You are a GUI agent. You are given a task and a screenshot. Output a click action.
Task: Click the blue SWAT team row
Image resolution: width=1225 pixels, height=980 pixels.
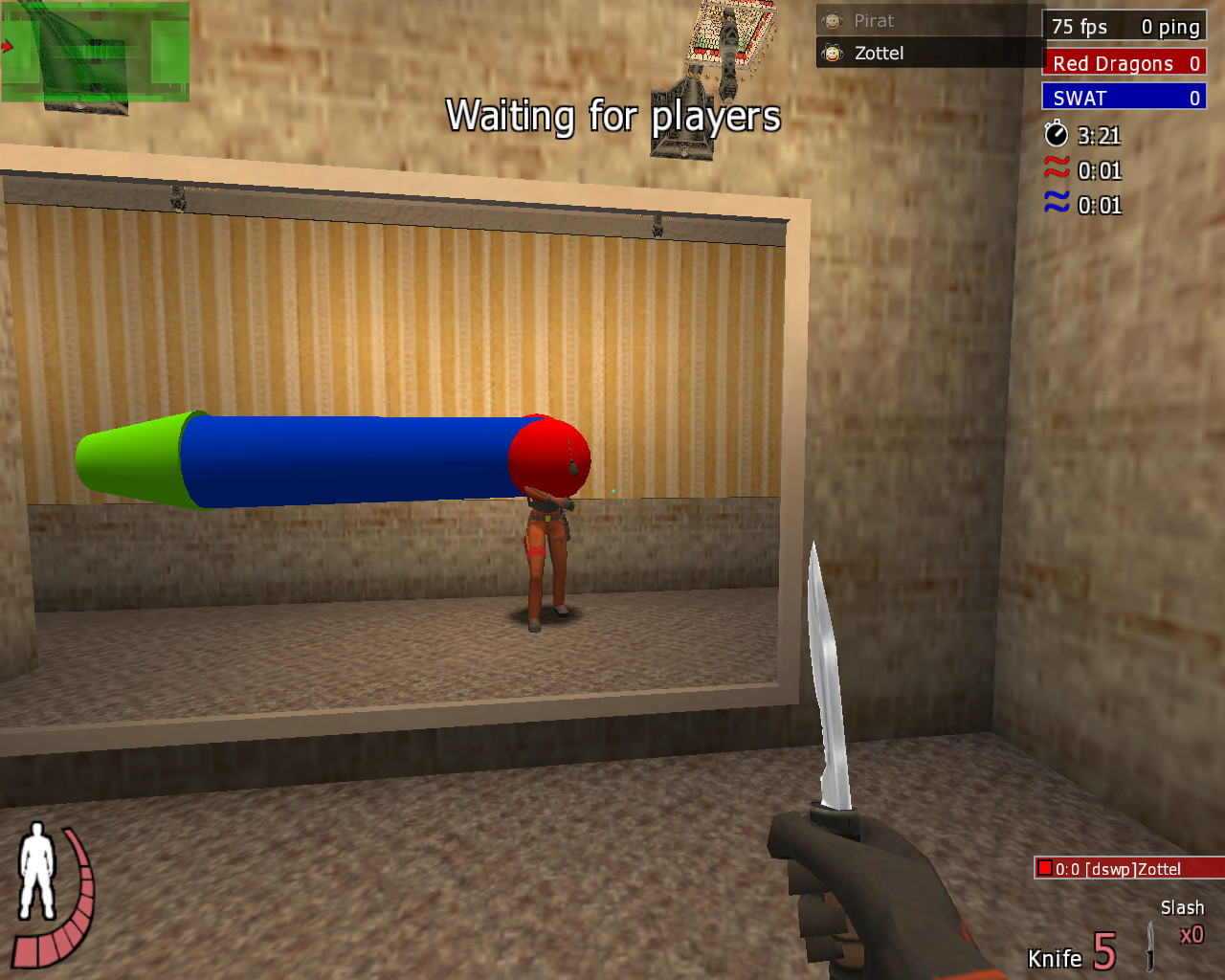(x=1124, y=98)
